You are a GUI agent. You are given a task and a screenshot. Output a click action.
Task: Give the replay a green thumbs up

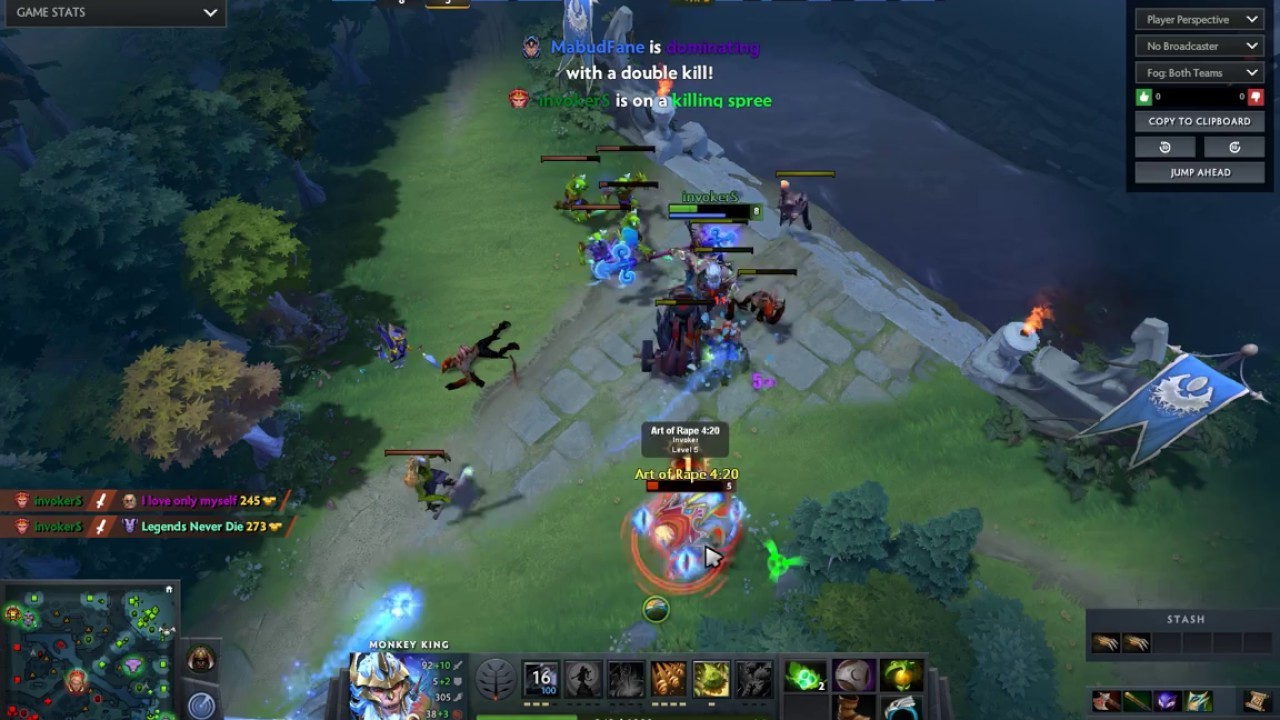(1145, 97)
